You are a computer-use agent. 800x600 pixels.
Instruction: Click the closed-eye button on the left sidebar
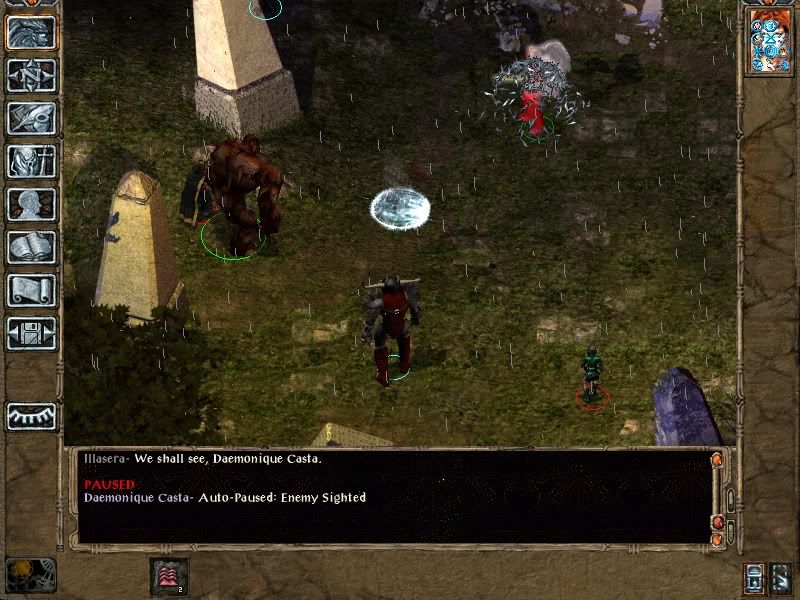tap(31, 415)
